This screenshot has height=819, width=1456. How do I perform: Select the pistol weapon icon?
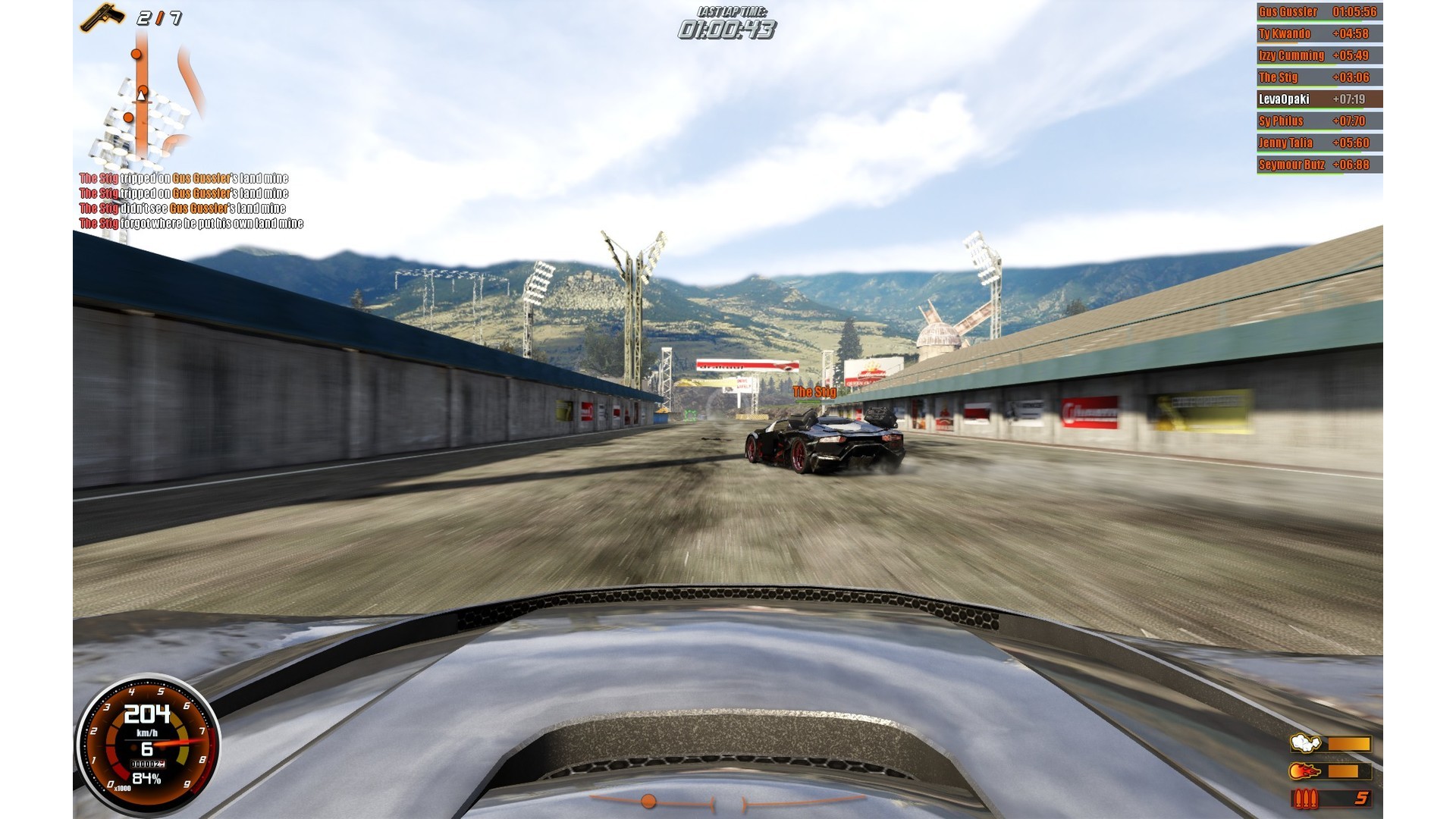point(103,17)
